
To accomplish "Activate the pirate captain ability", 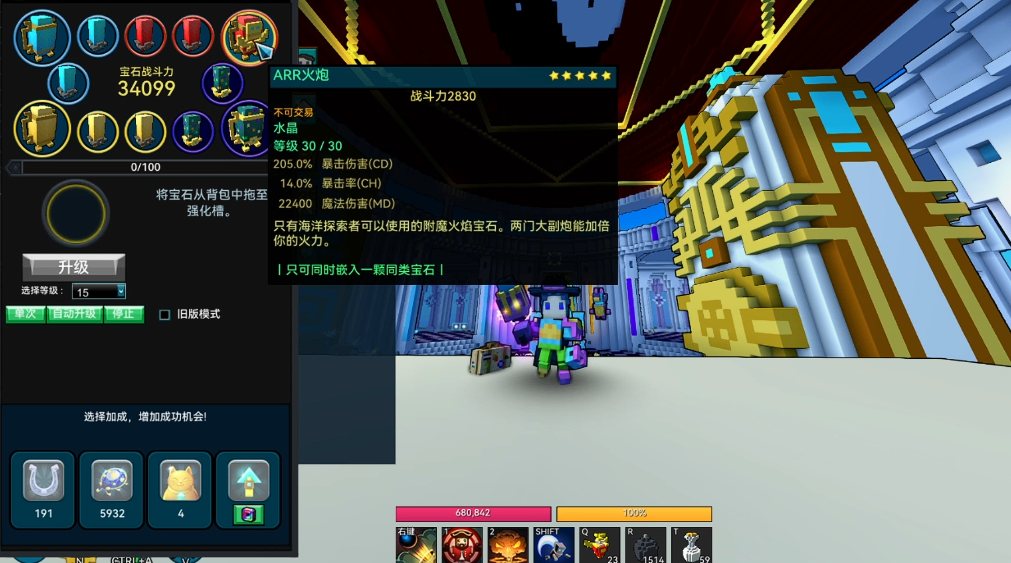I will [462, 545].
